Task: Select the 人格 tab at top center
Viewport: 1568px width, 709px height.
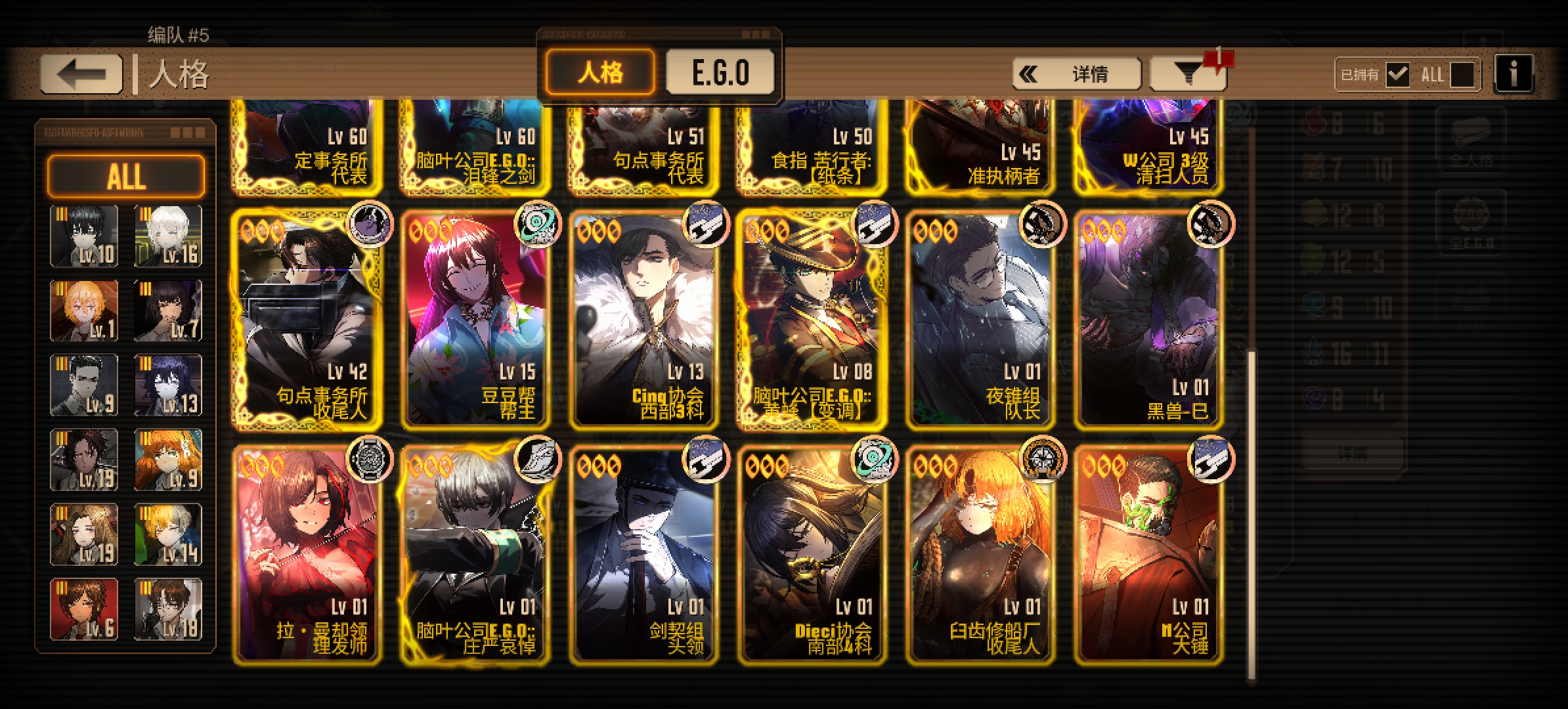Action: tap(599, 72)
